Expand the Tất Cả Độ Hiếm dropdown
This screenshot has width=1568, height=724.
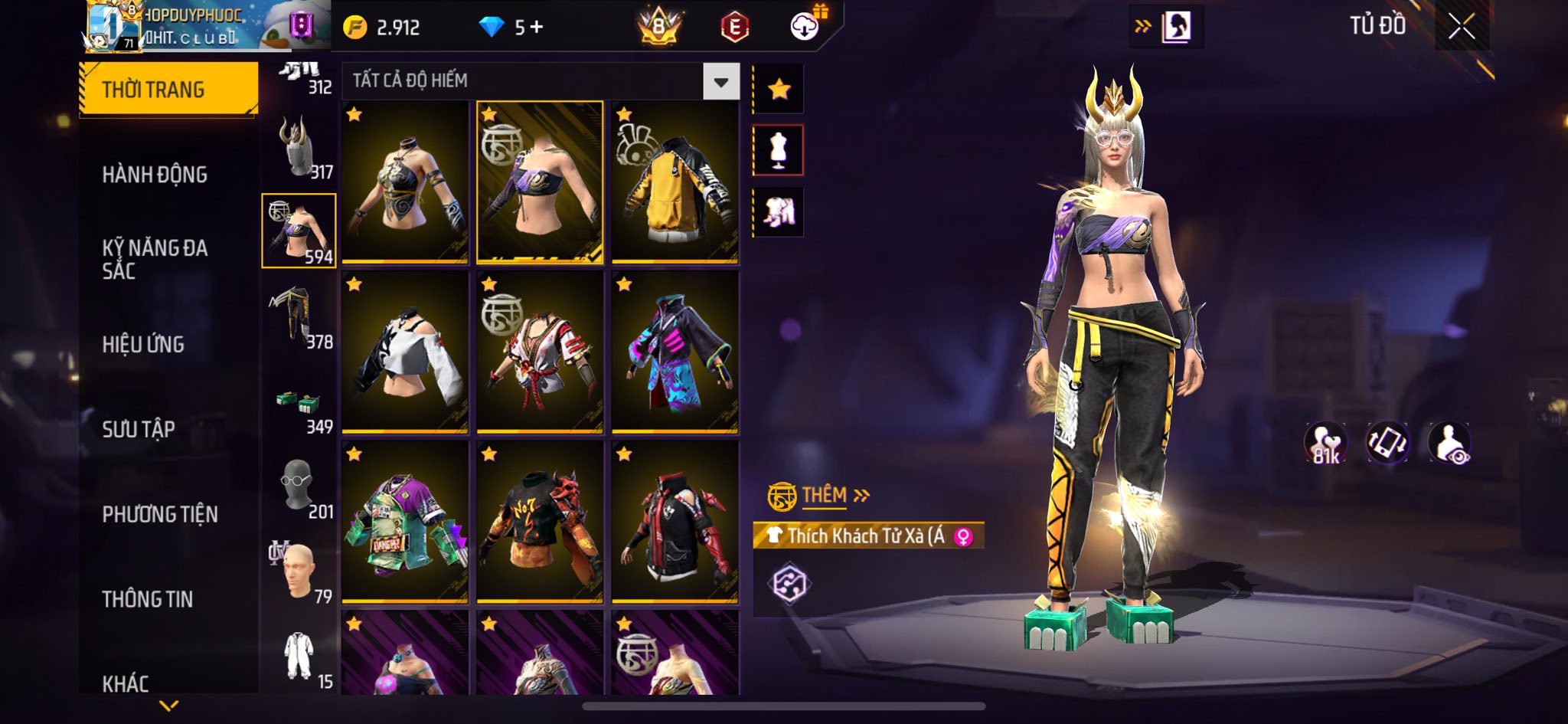click(x=720, y=81)
